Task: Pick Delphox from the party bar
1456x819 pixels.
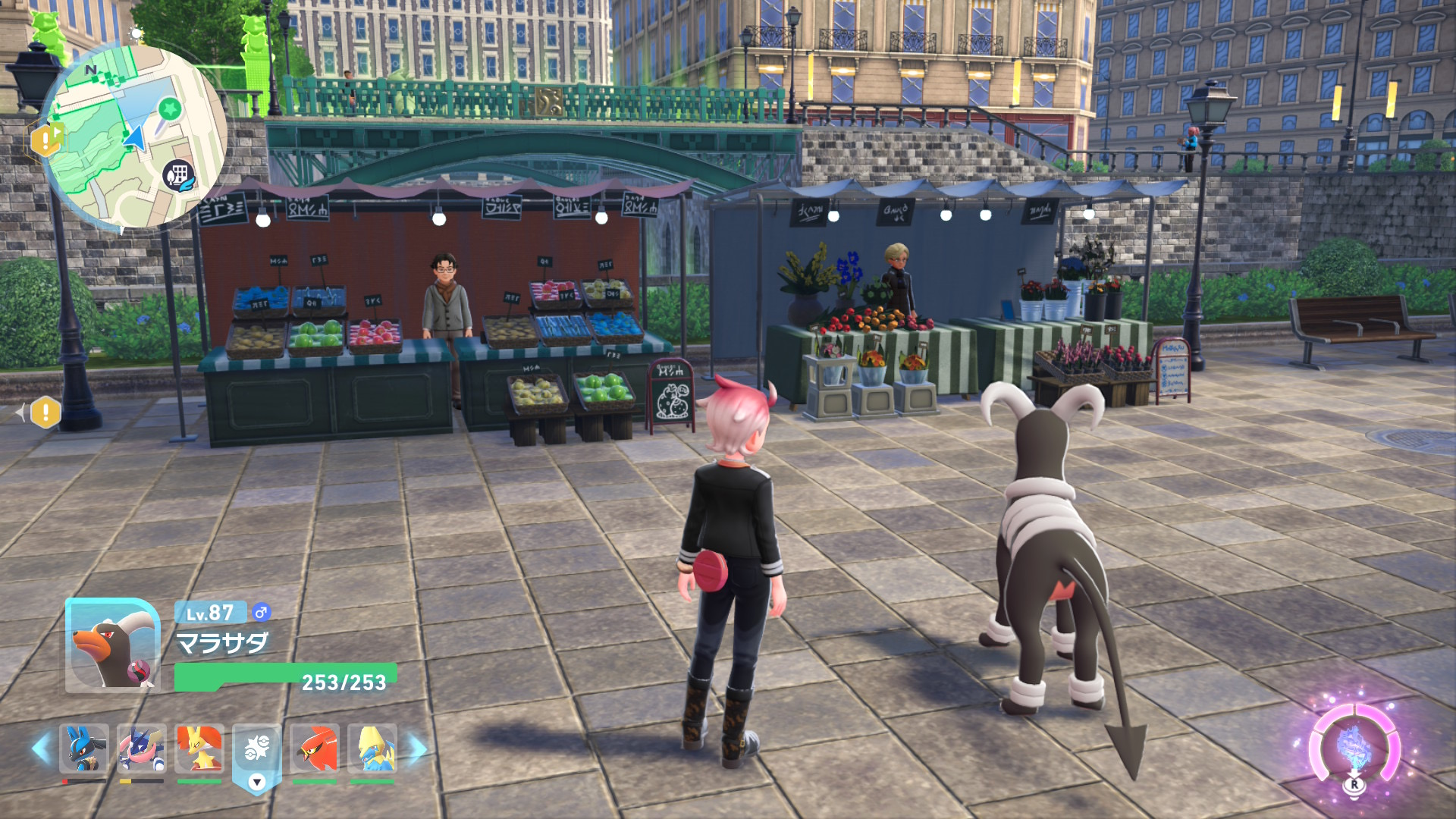Action: (199, 748)
